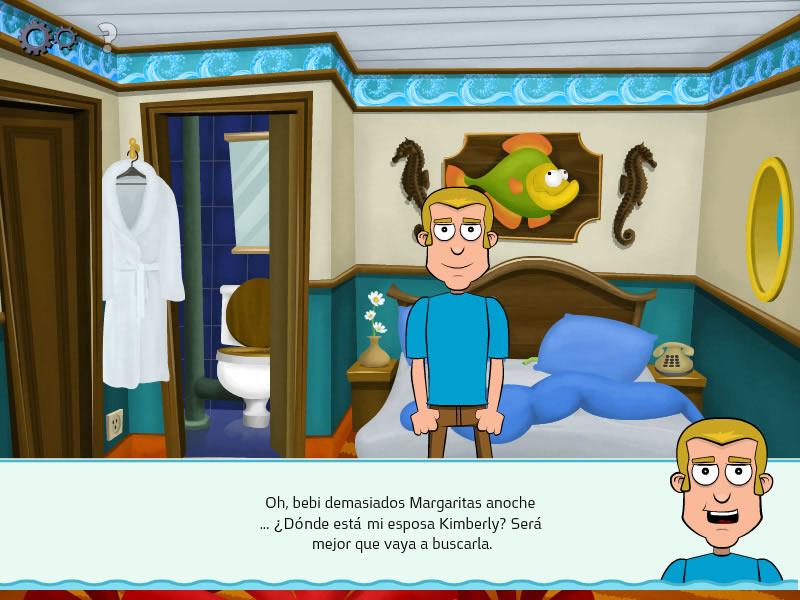Open the gears settings menu
Image resolution: width=800 pixels, height=600 pixels.
coord(46,37)
